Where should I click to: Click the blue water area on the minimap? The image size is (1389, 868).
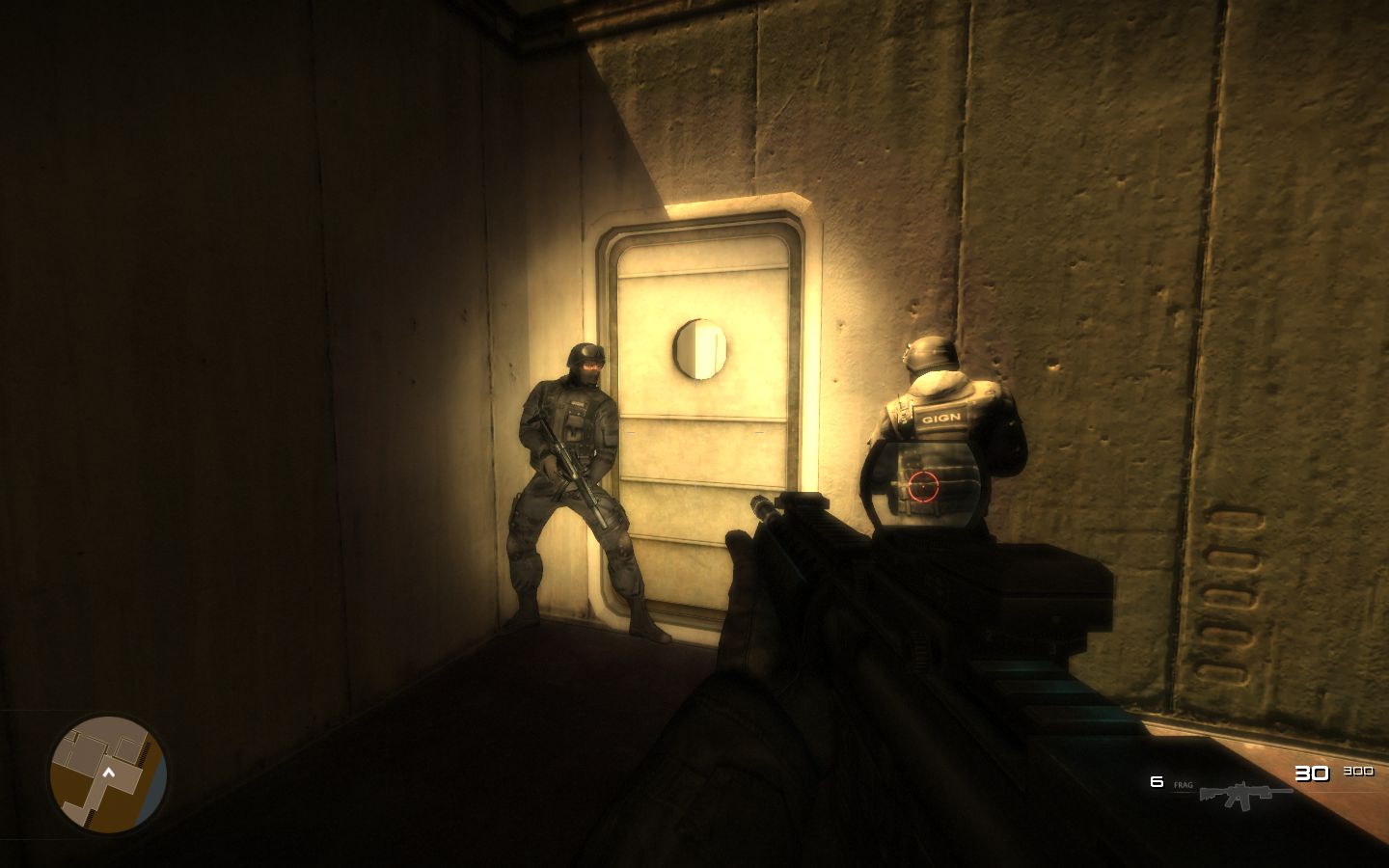coord(157,781)
